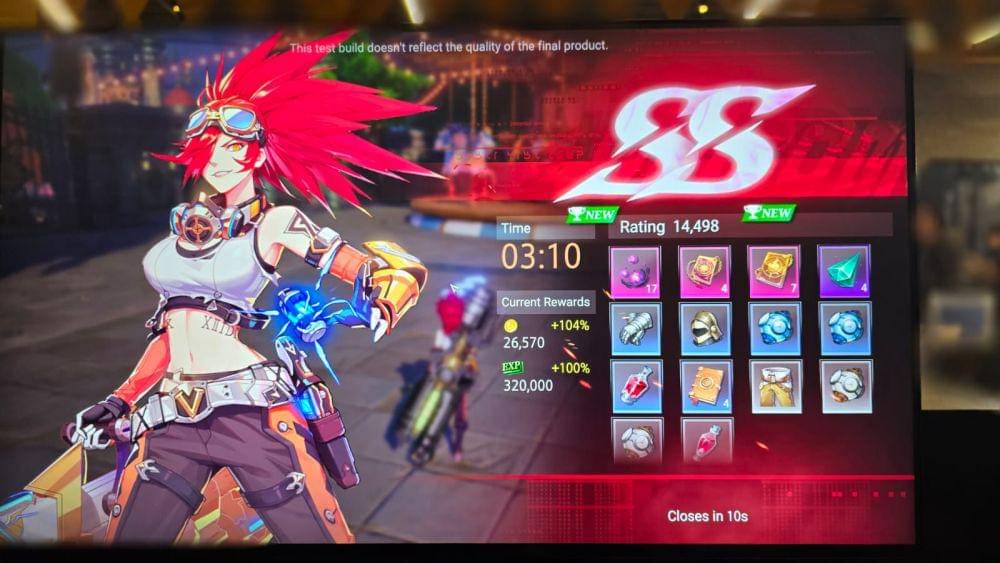Select the red potion on the blue tile

[x=636, y=386]
